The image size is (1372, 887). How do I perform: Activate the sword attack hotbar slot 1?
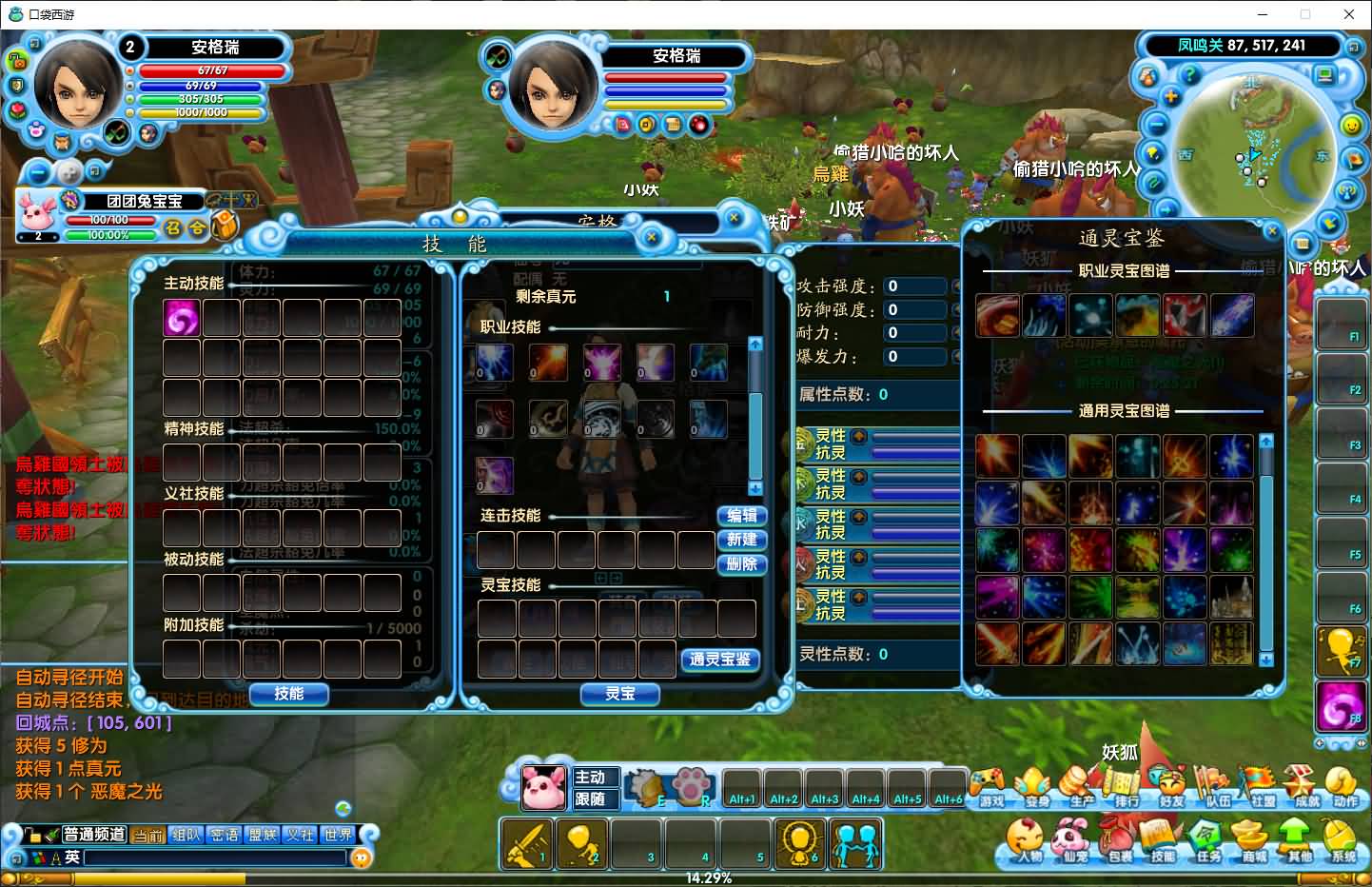click(x=526, y=844)
